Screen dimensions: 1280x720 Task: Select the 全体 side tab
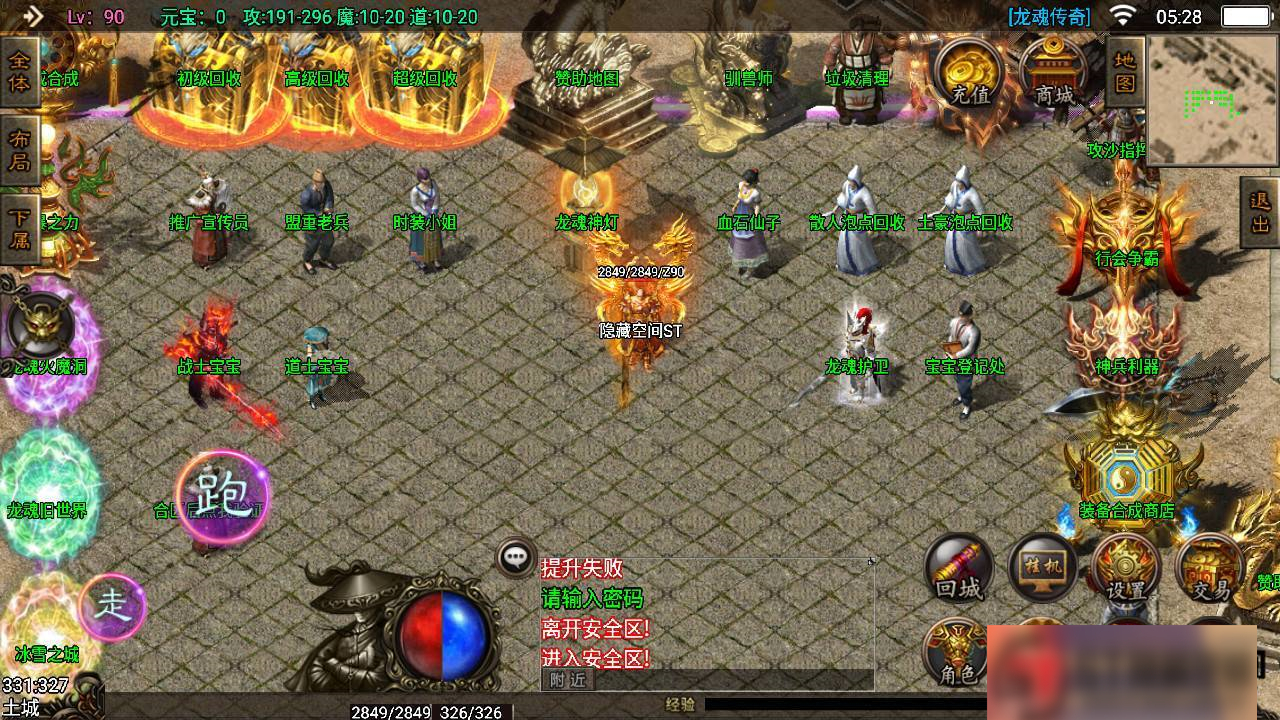(x=19, y=70)
